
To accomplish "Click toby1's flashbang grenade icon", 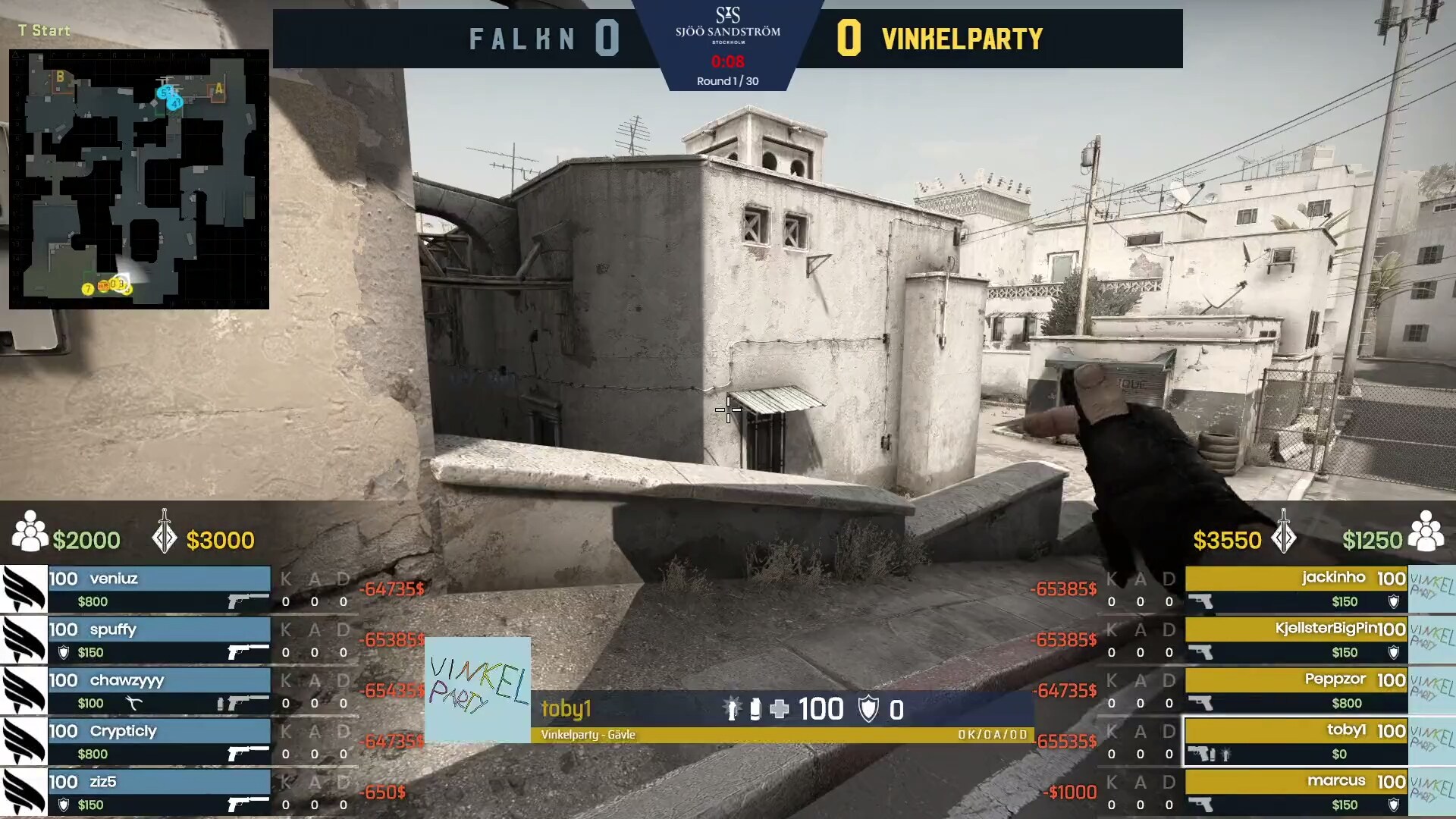I will 731,709.
